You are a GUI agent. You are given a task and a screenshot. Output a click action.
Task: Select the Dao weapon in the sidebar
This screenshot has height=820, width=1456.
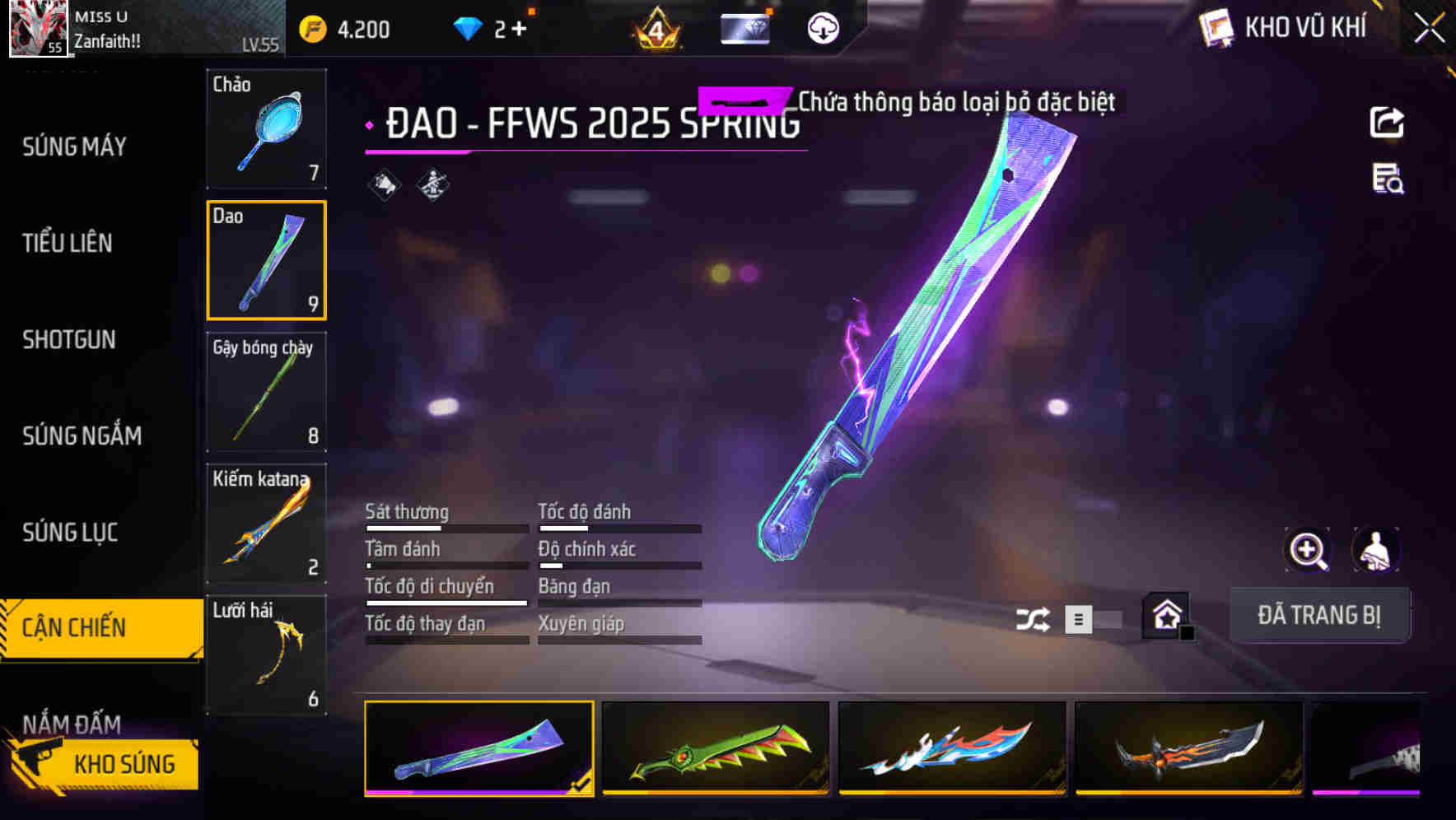point(266,259)
